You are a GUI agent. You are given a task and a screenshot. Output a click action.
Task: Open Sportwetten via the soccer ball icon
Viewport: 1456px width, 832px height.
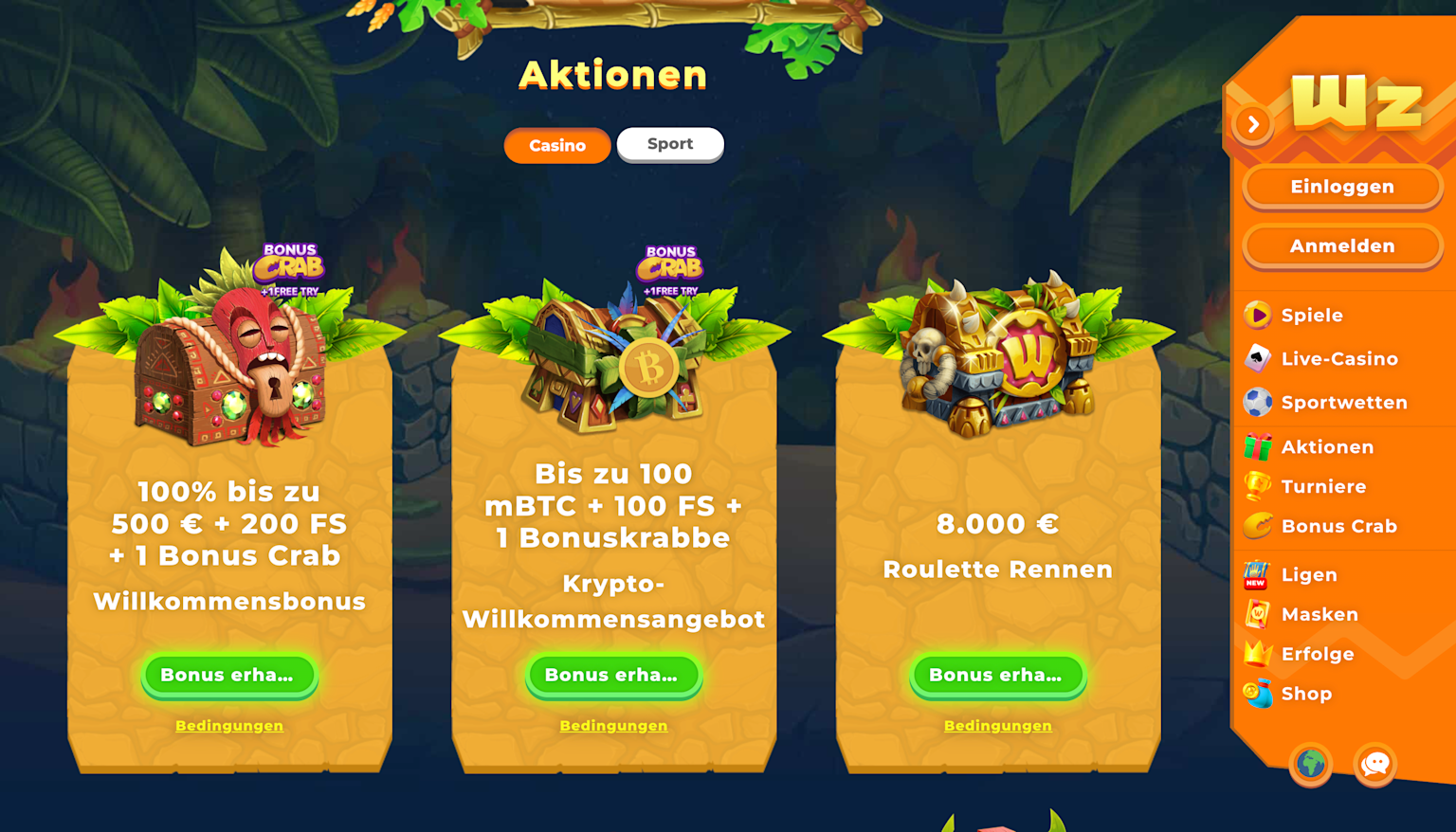point(1258,402)
